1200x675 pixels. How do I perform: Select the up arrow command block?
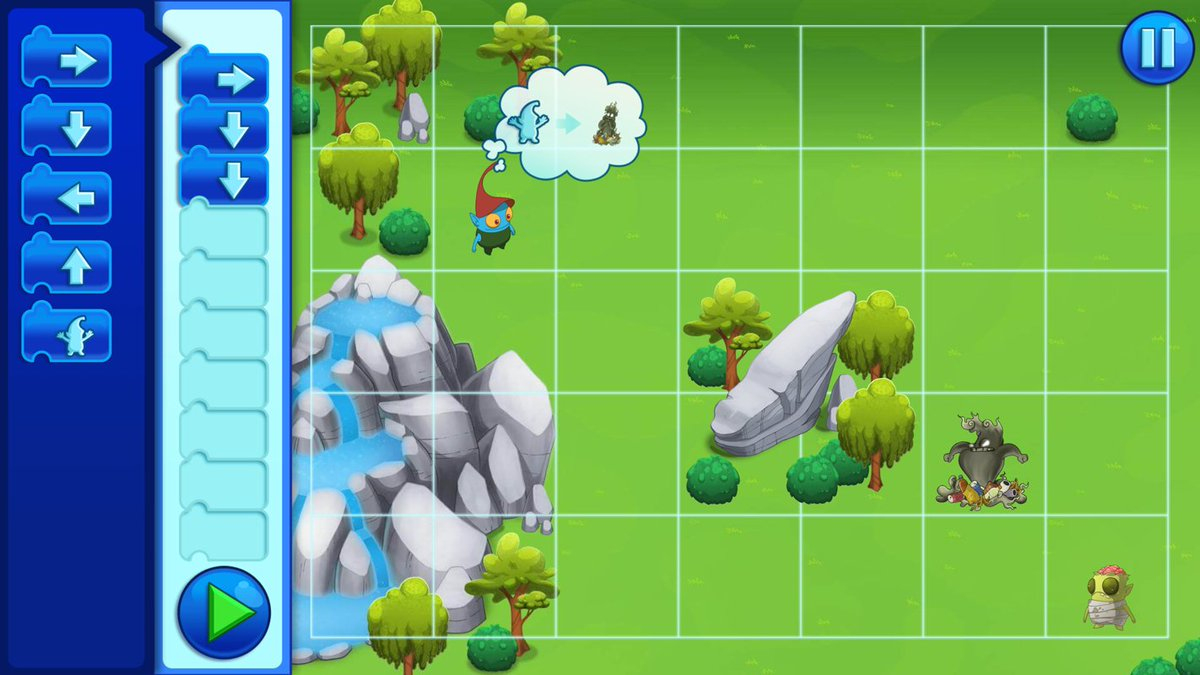pyautogui.click(x=67, y=267)
